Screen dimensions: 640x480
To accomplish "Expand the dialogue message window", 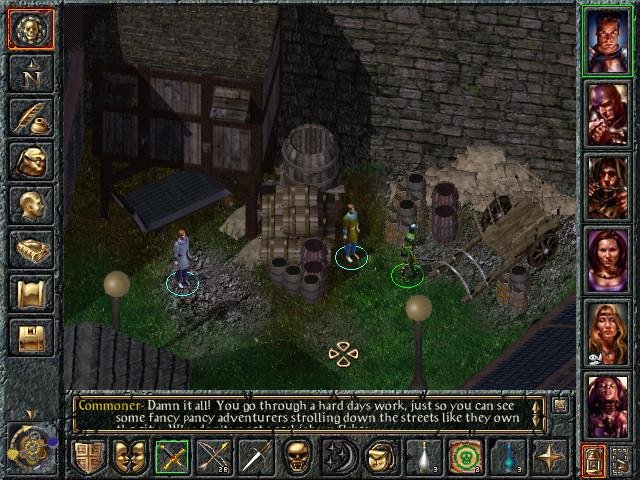I will (560, 404).
